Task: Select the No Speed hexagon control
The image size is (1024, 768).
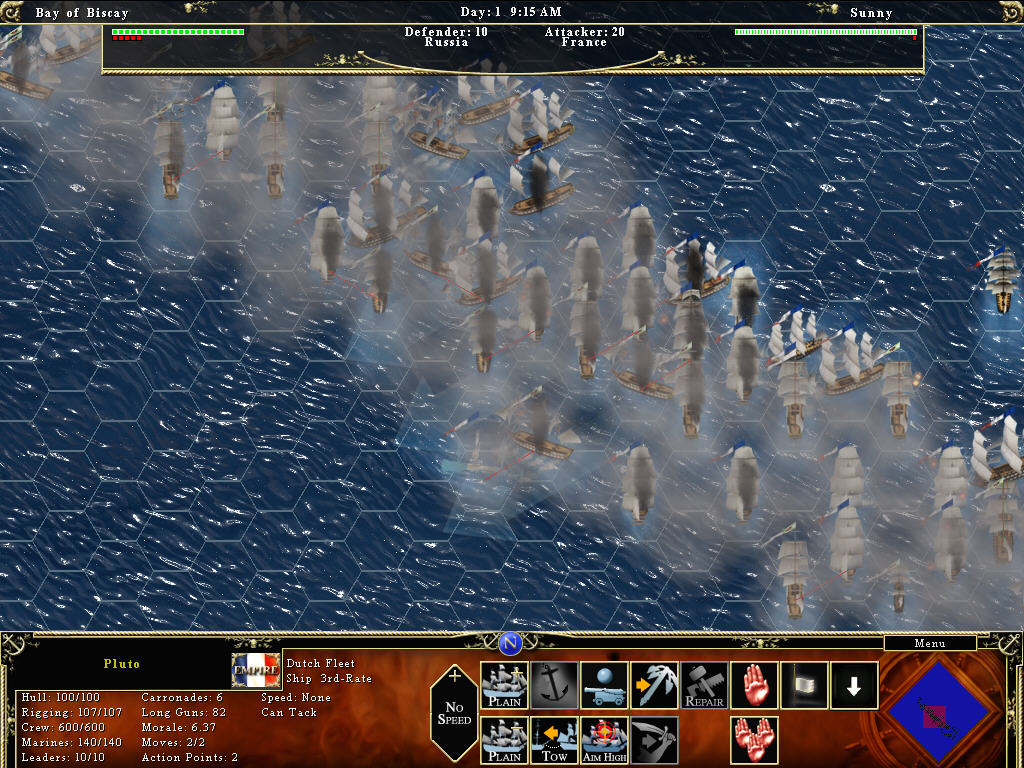Action: 454,712
